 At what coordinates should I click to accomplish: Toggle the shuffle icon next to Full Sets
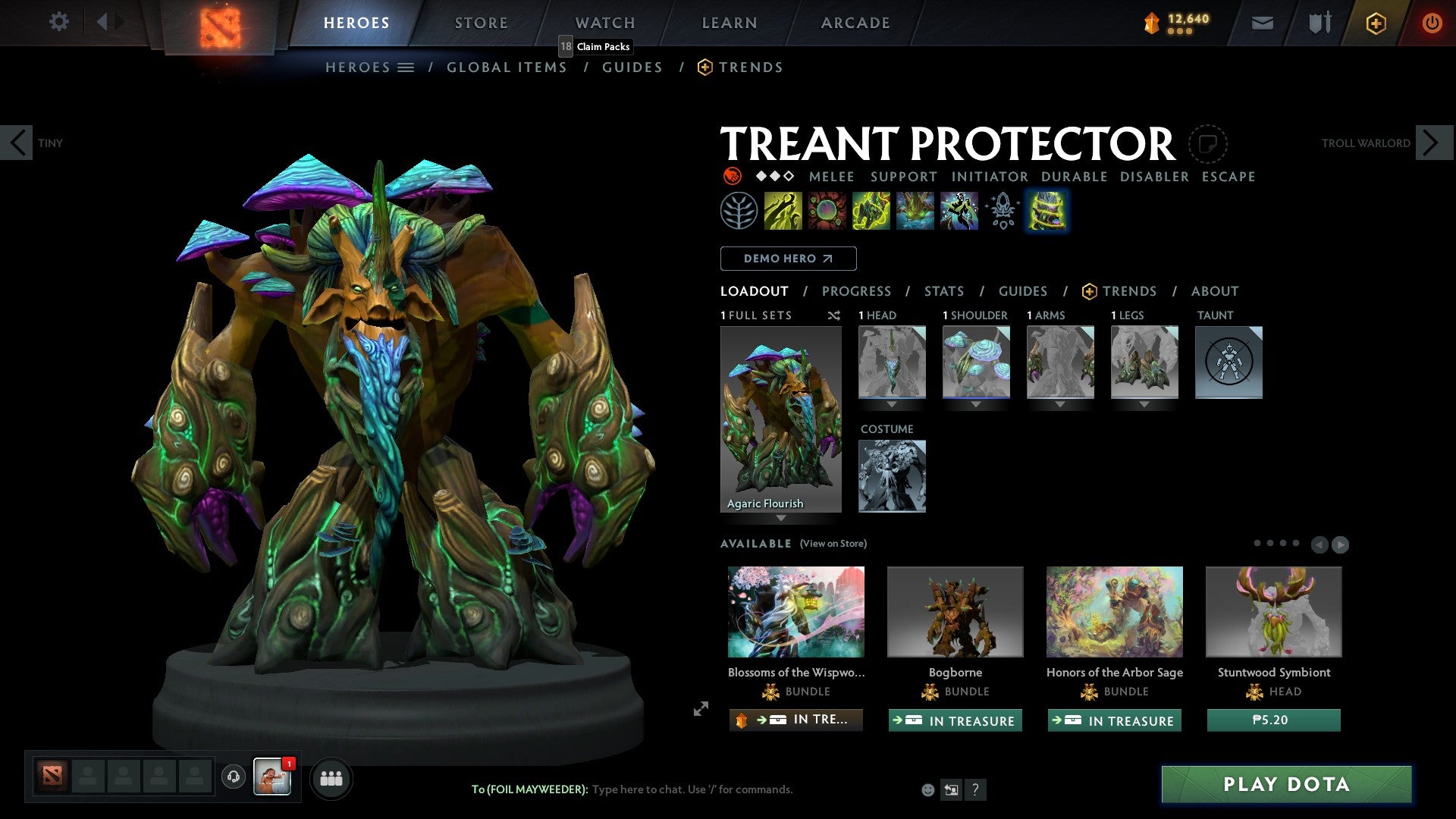tap(834, 315)
